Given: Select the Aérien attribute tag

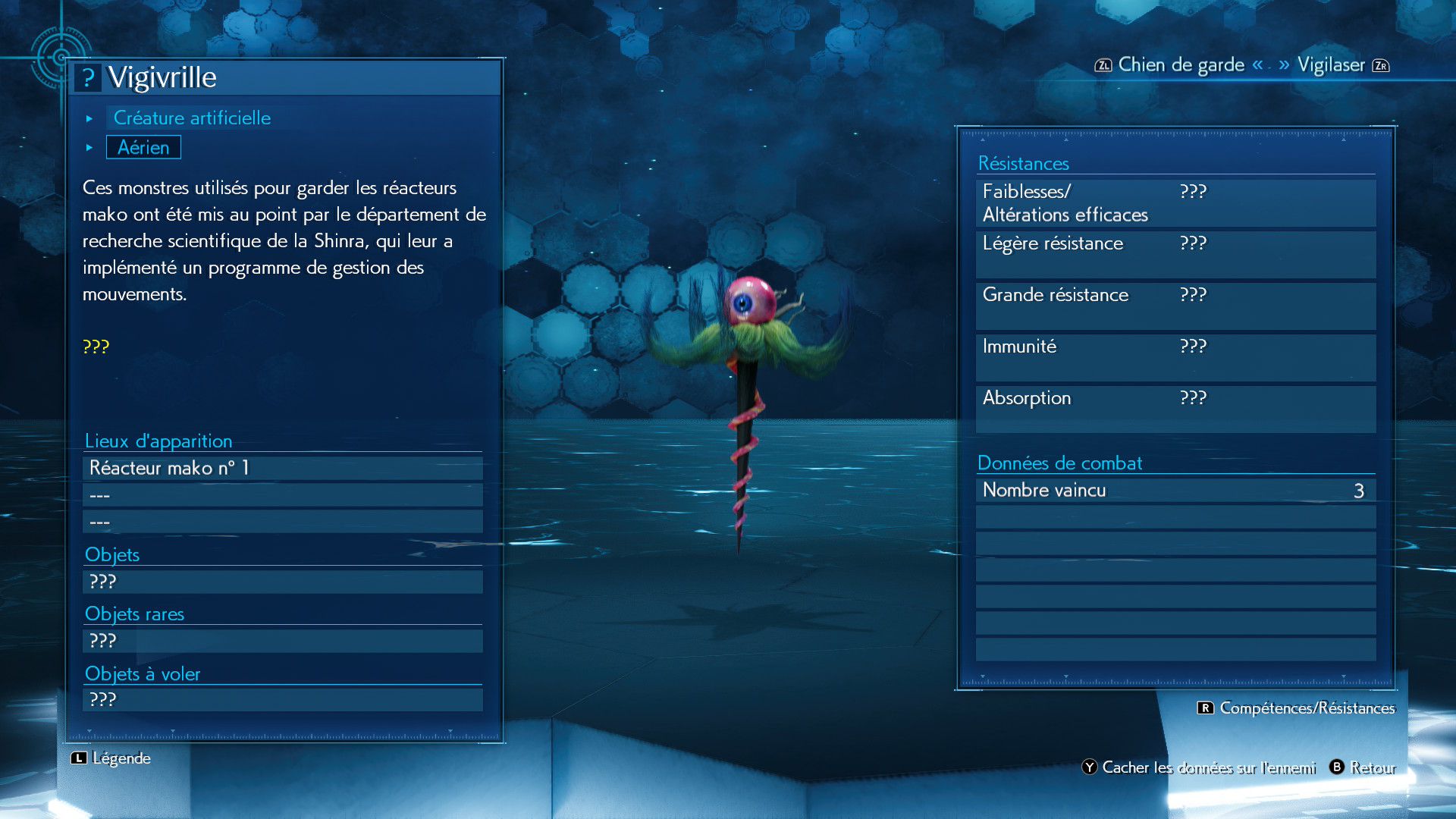Looking at the screenshot, I should coord(143,148).
